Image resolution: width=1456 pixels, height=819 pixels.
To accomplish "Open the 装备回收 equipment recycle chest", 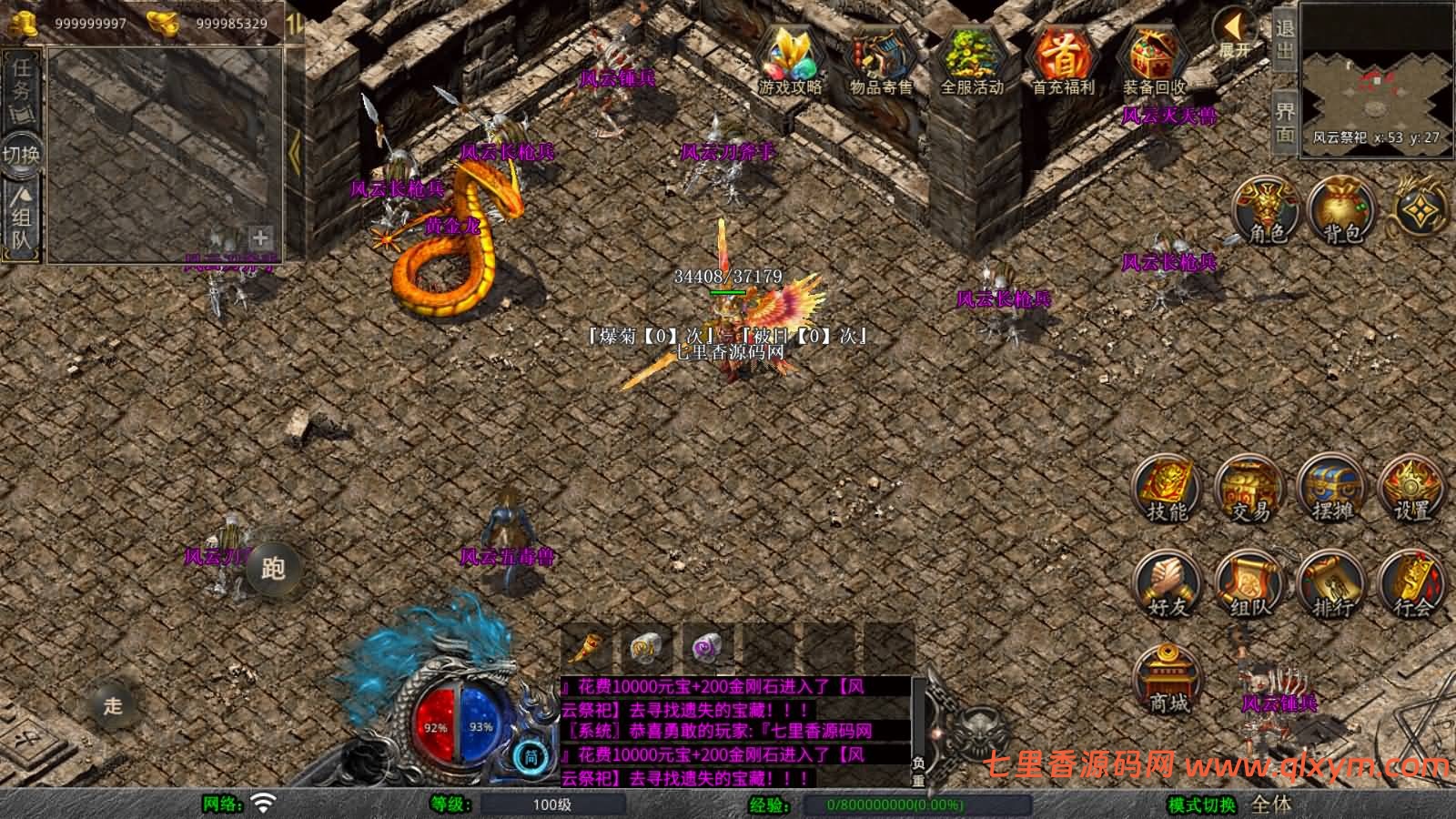I will [x=1153, y=60].
